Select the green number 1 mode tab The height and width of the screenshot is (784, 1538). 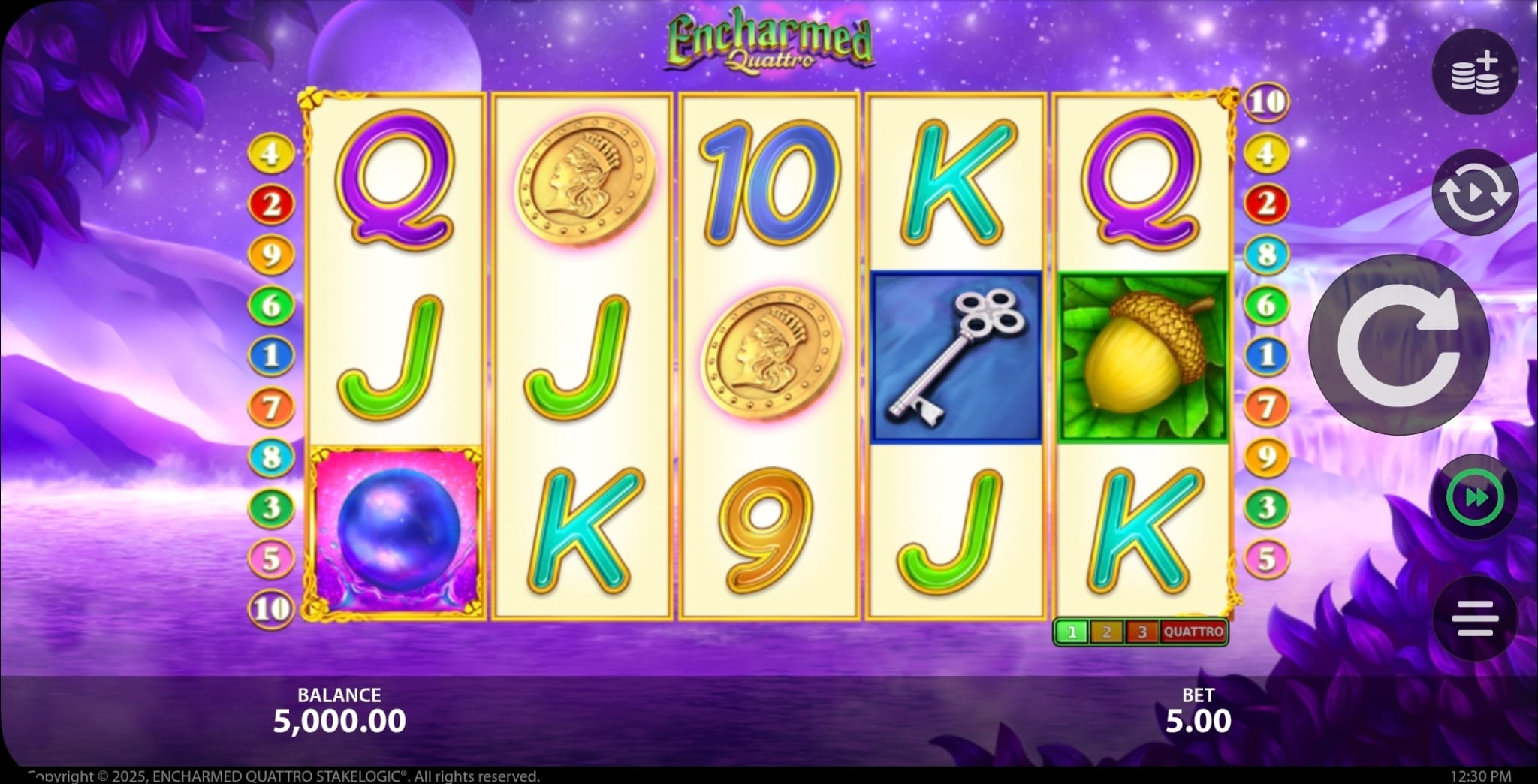[x=1072, y=632]
